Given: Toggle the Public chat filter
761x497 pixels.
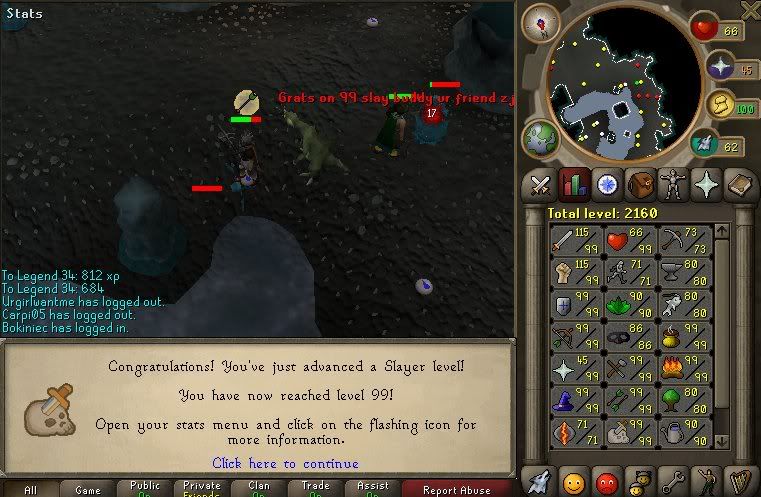Looking at the screenshot, I should 144,489.
